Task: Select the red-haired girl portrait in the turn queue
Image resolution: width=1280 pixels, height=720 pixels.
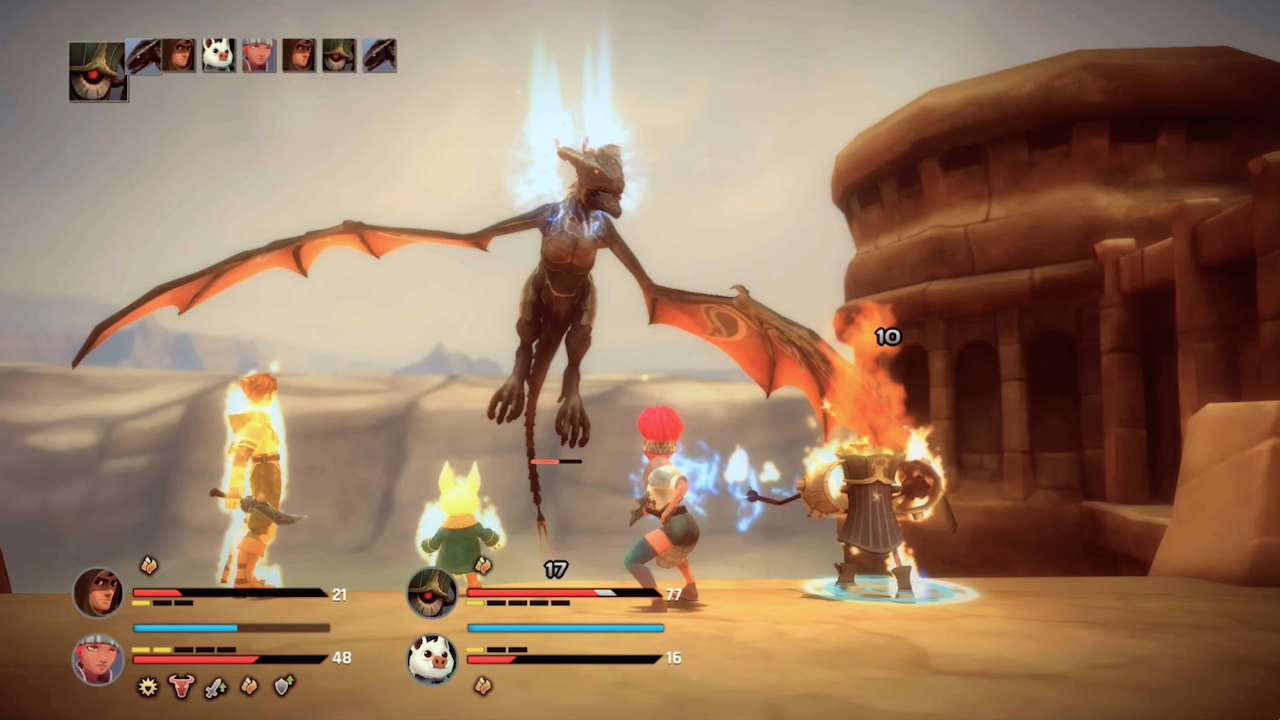Action: [x=258, y=55]
